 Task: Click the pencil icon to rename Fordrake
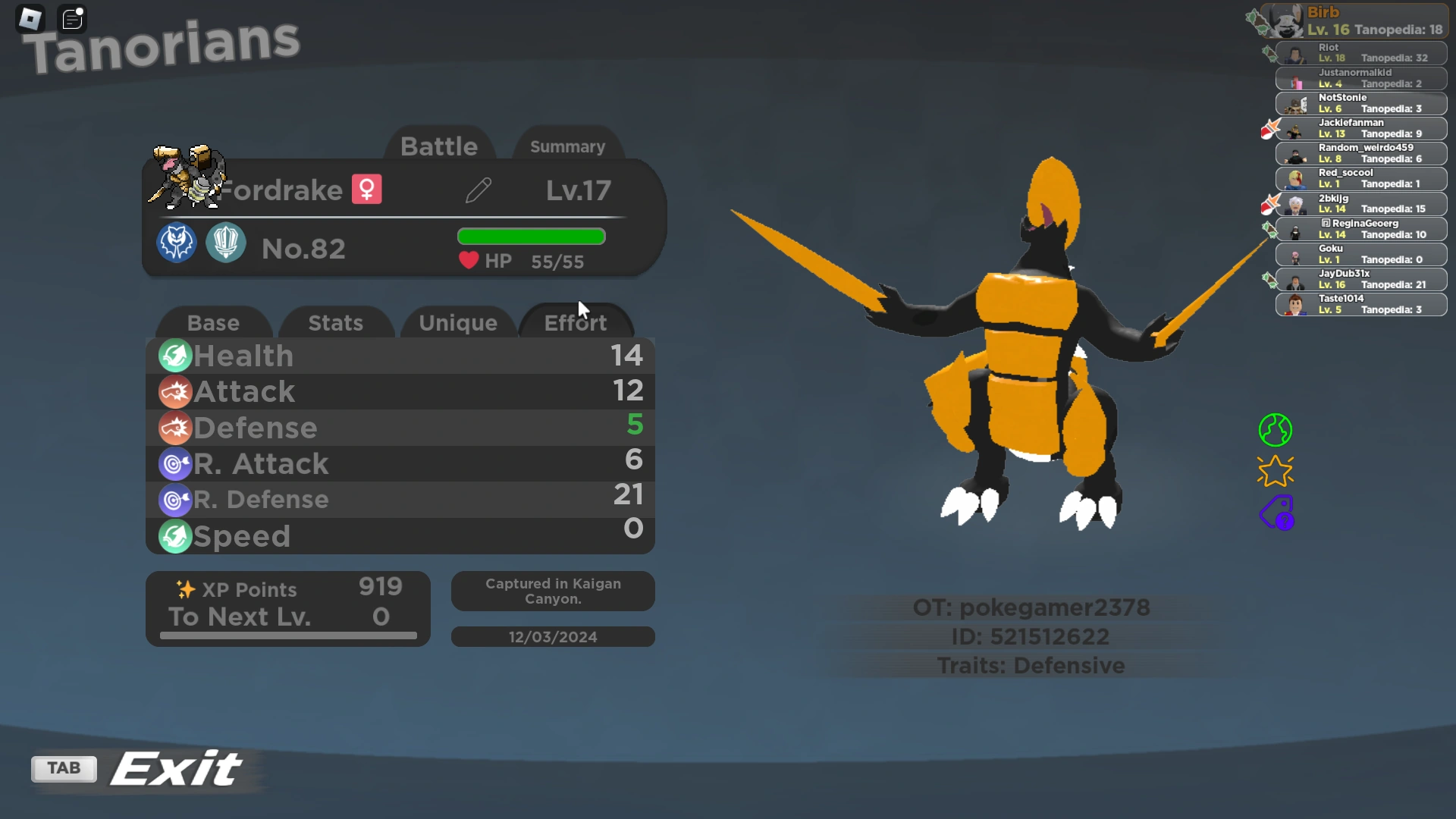pyautogui.click(x=478, y=190)
